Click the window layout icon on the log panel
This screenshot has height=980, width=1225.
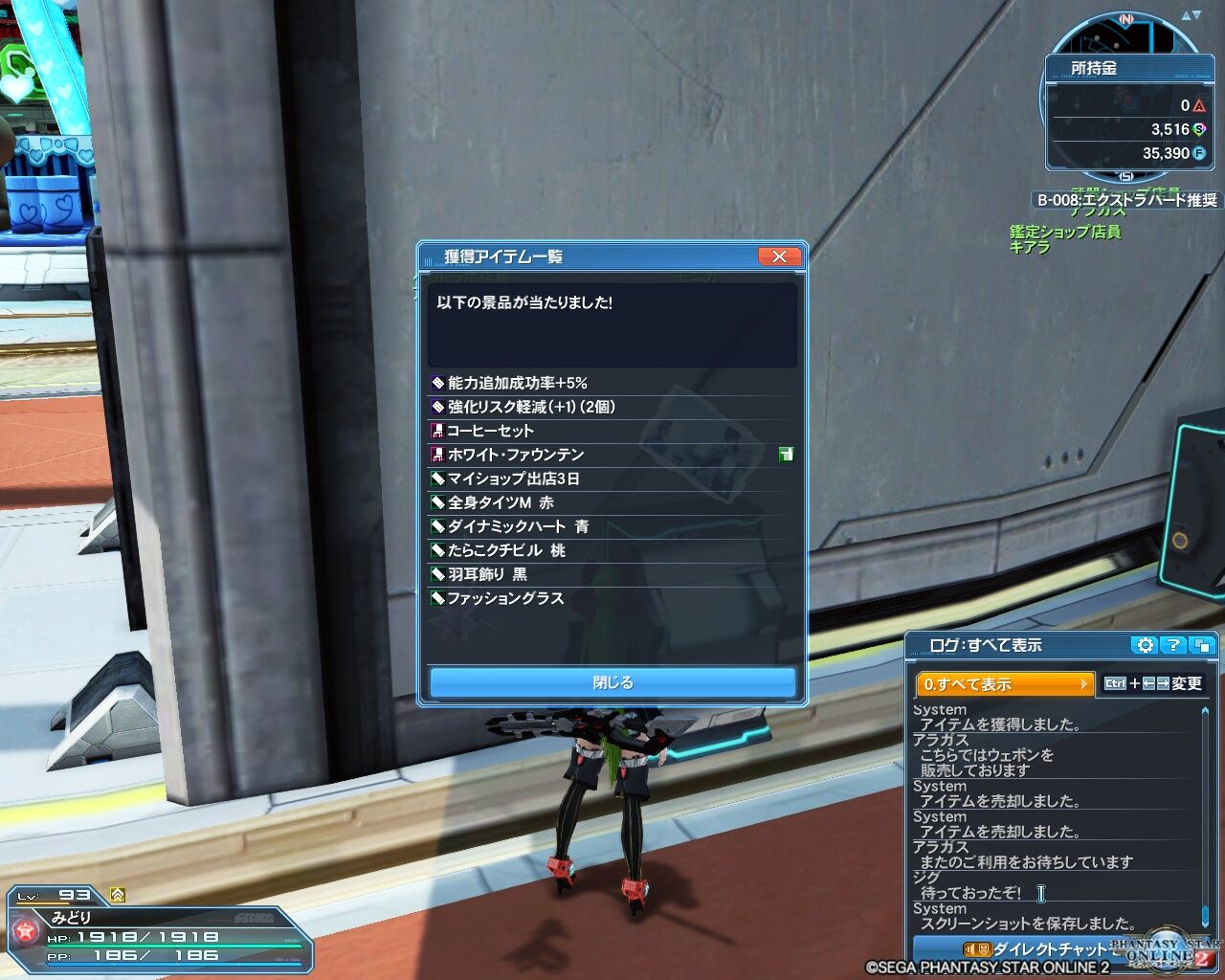(1202, 646)
